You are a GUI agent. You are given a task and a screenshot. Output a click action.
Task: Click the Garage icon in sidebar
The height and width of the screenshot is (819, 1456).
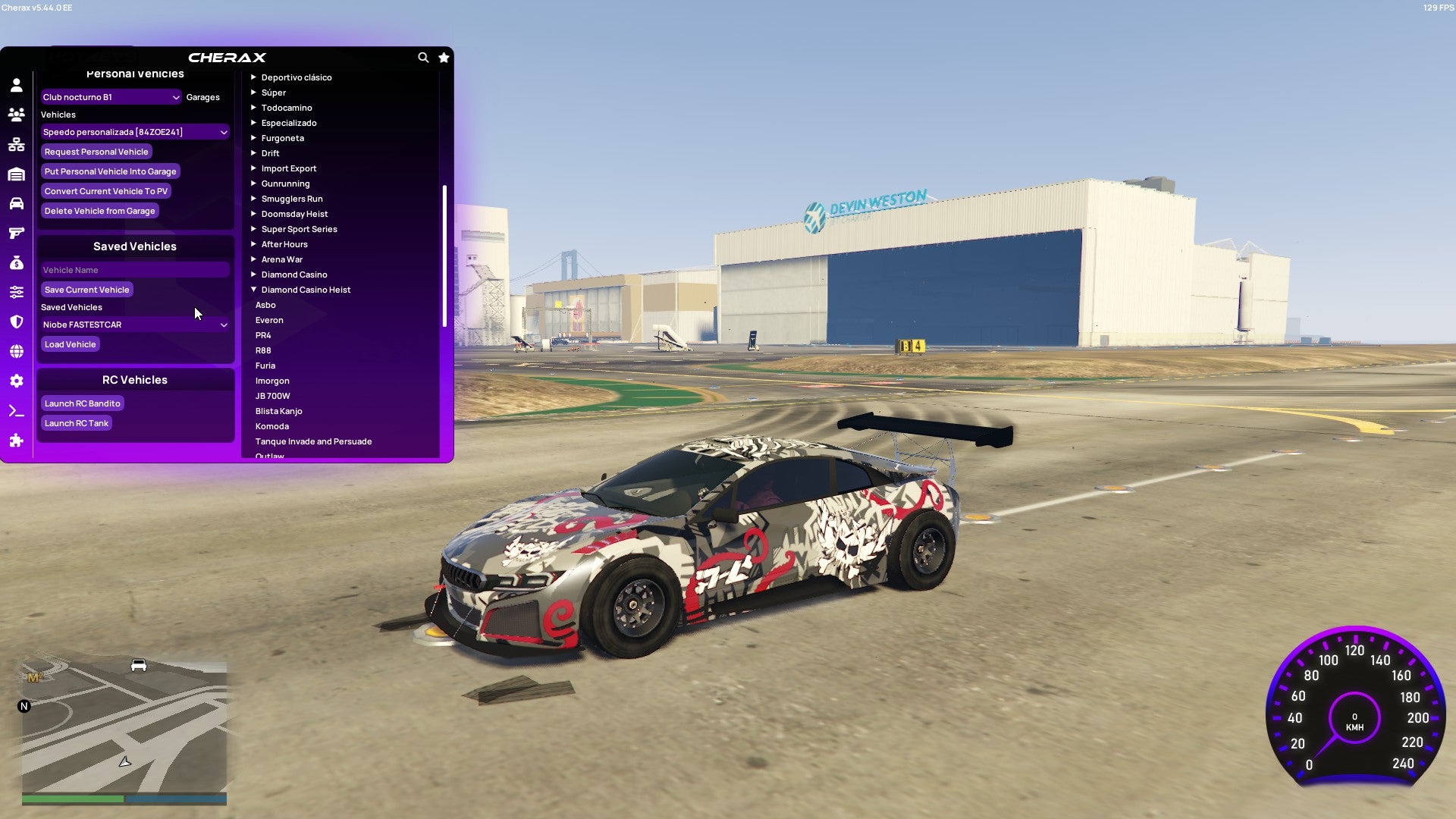click(16, 174)
